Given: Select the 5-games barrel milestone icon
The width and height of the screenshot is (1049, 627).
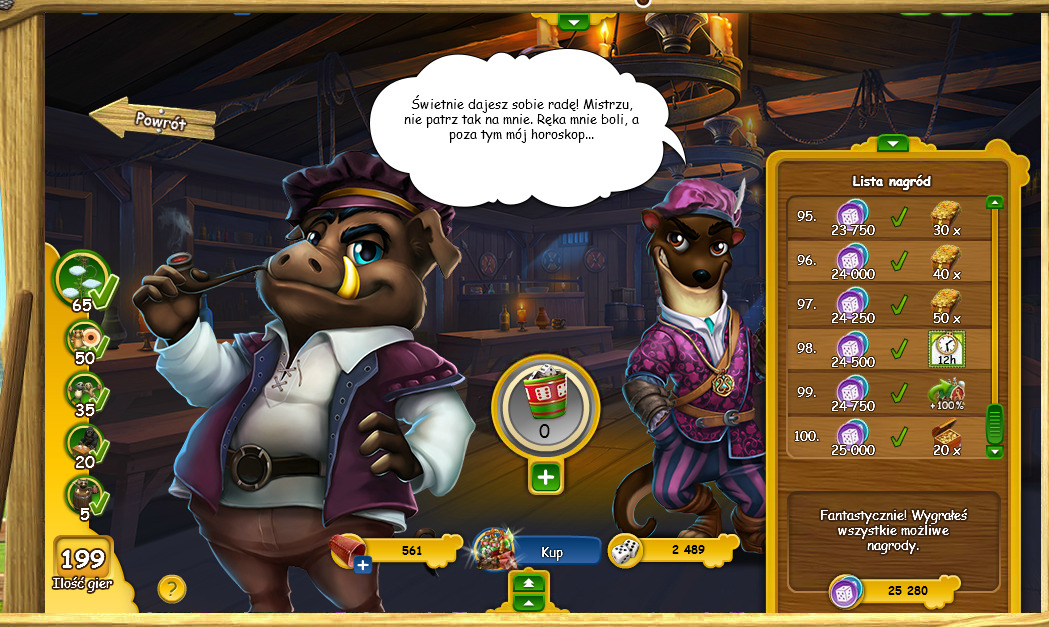Looking at the screenshot, I should coord(83,496).
